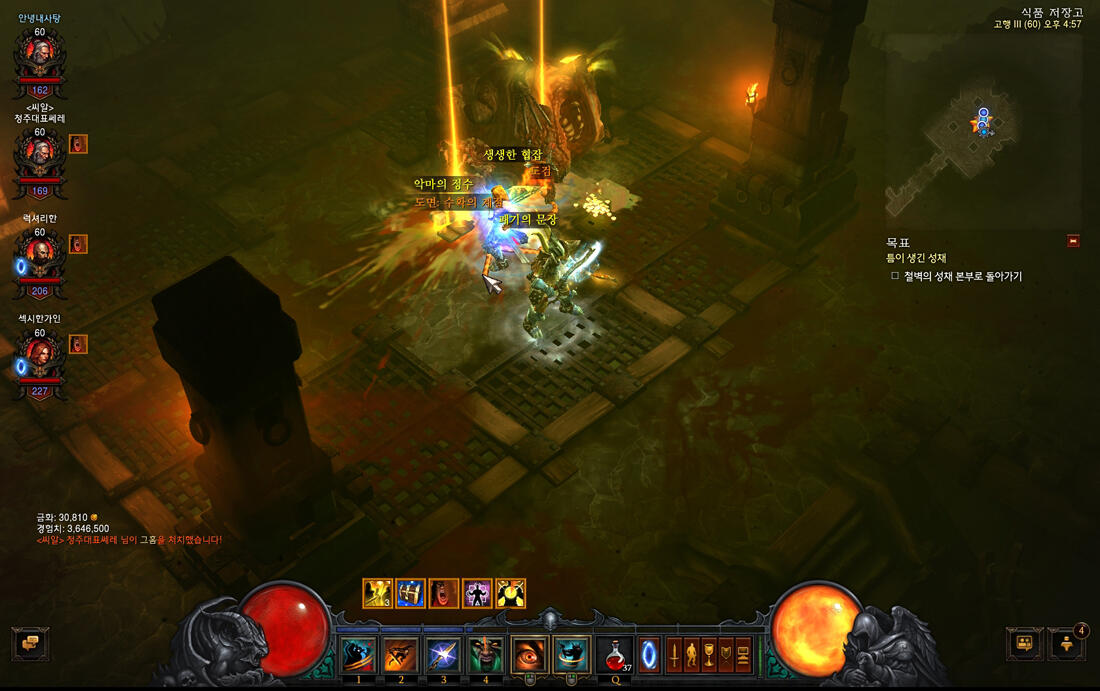Screen dimensions: 1100x691
Task: Open the social friends list button
Action: click(1067, 644)
